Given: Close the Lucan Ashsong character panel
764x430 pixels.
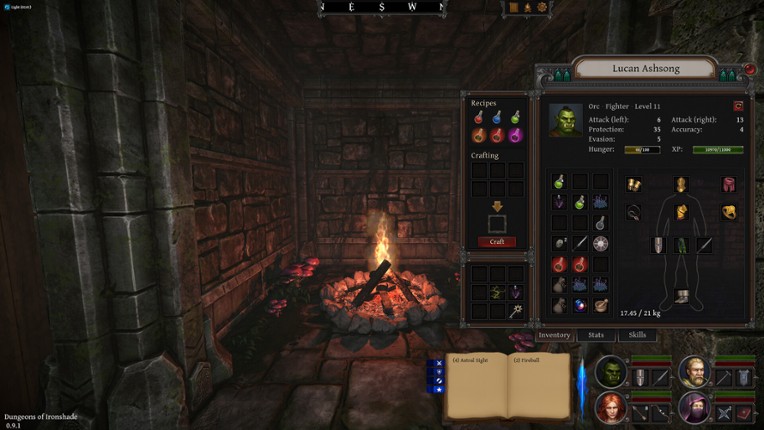Looking at the screenshot, I should 750,70.
